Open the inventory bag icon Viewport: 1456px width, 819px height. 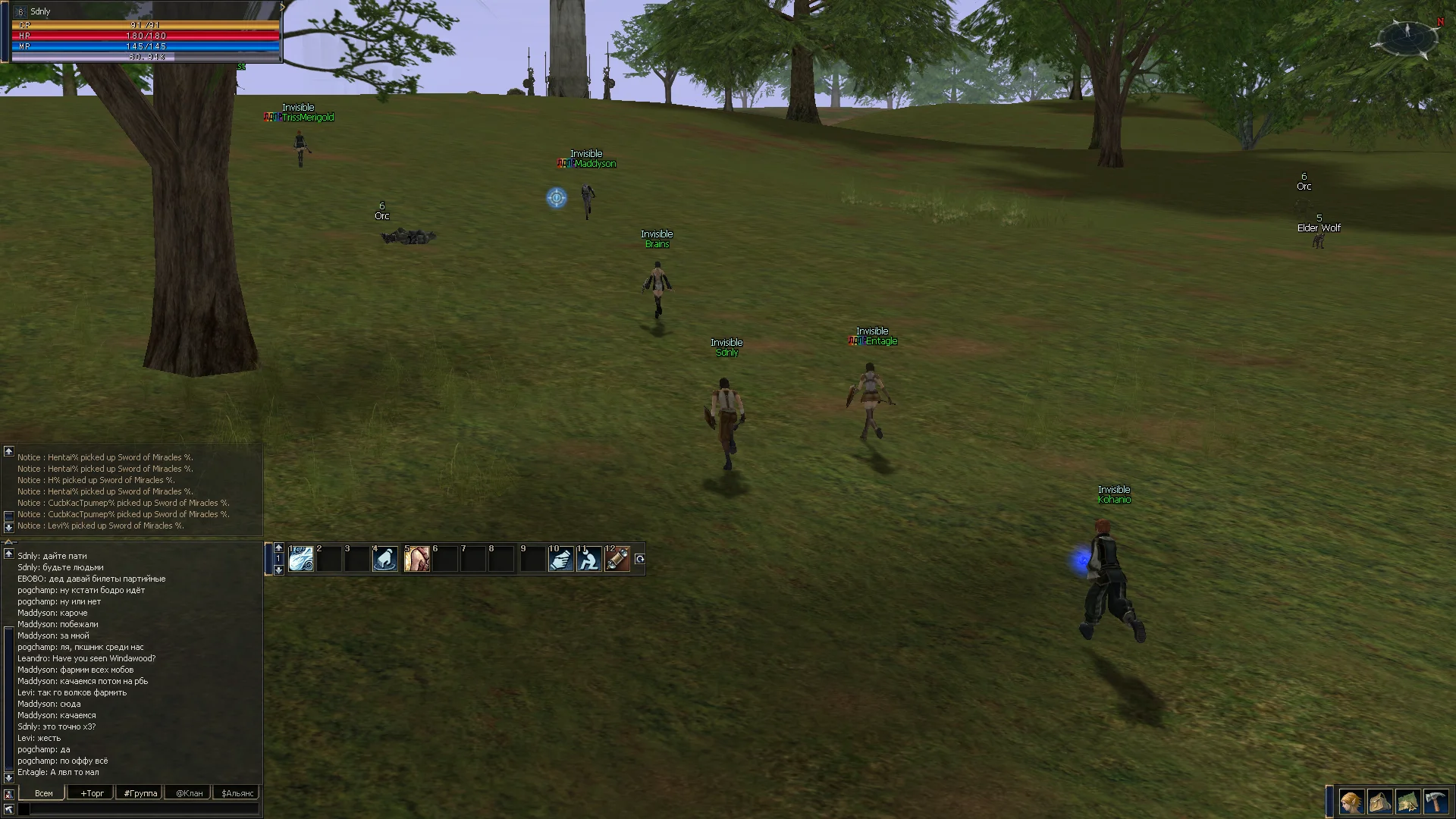point(1379,802)
